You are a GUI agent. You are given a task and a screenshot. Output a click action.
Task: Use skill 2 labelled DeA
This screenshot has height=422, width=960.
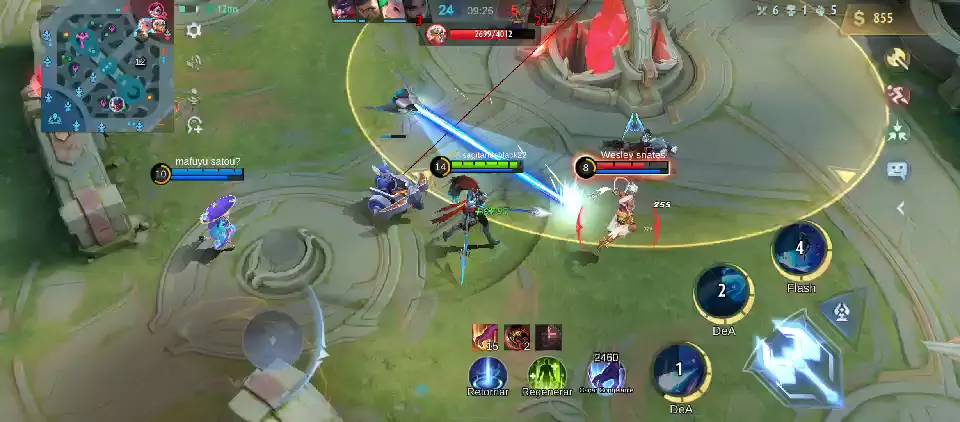pos(723,294)
